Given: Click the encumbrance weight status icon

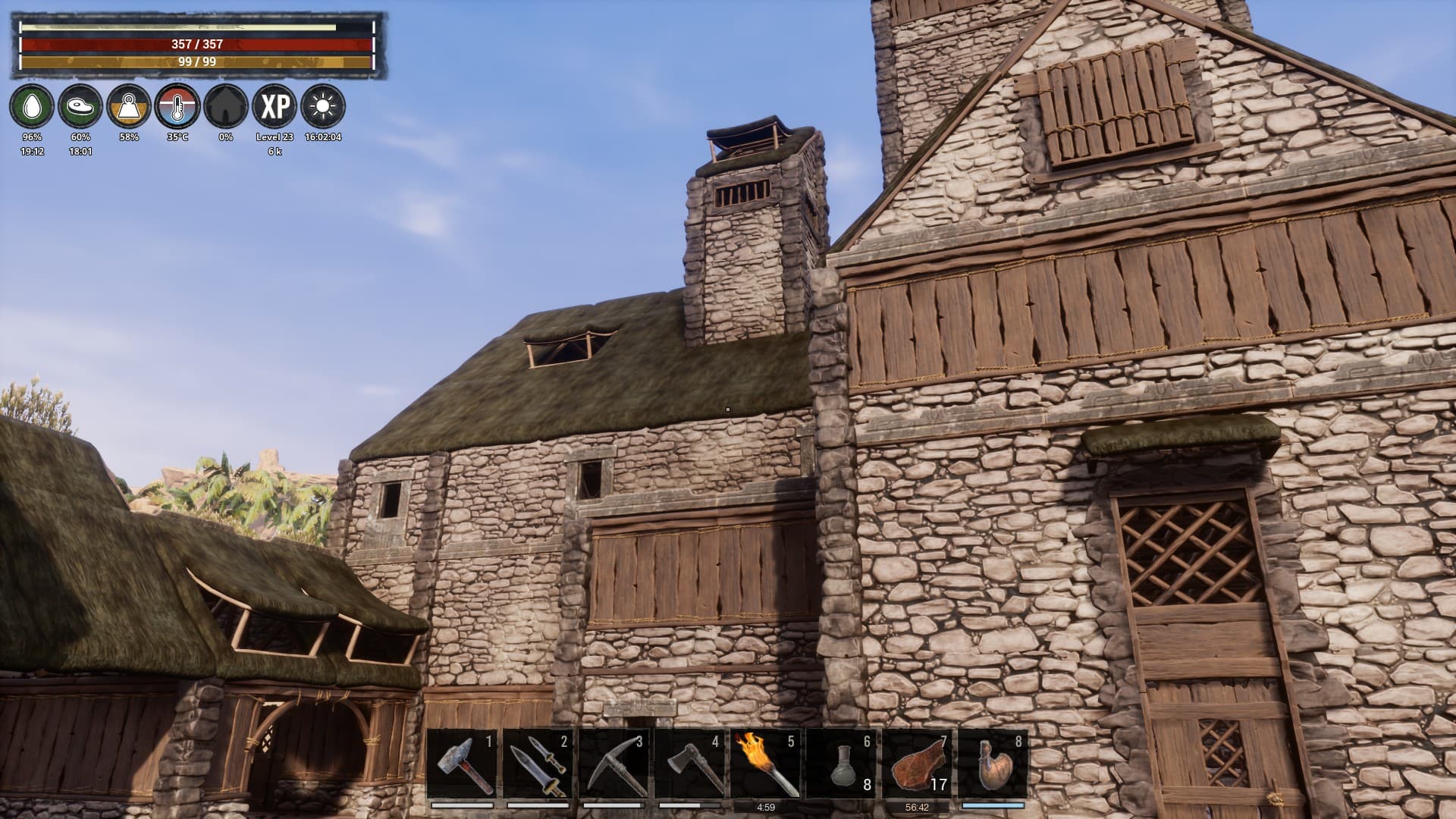Looking at the screenshot, I should pos(128,107).
